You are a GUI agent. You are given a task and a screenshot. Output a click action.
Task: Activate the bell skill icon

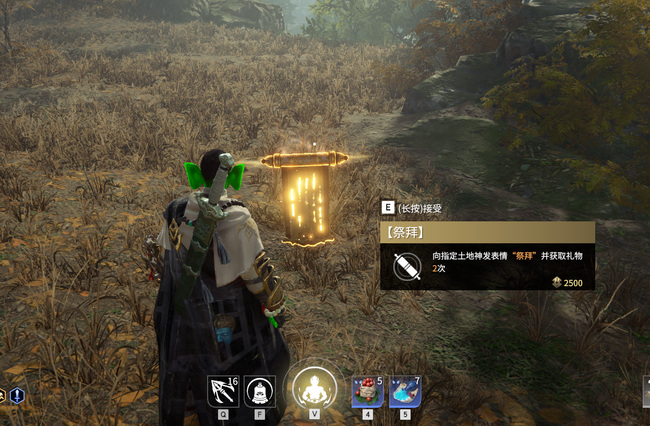point(260,391)
